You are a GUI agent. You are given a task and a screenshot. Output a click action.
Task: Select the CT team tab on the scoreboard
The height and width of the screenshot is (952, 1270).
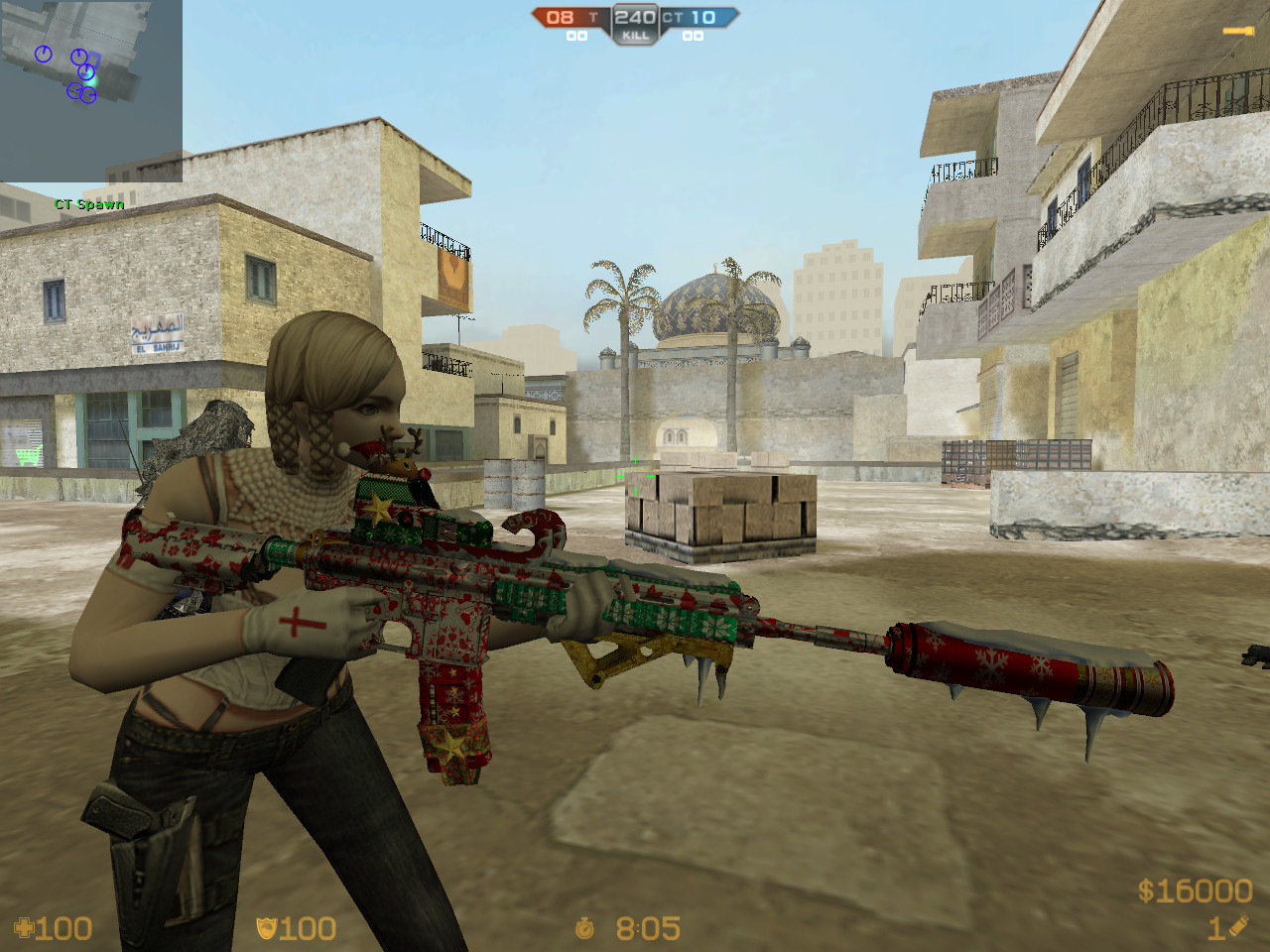tap(671, 17)
